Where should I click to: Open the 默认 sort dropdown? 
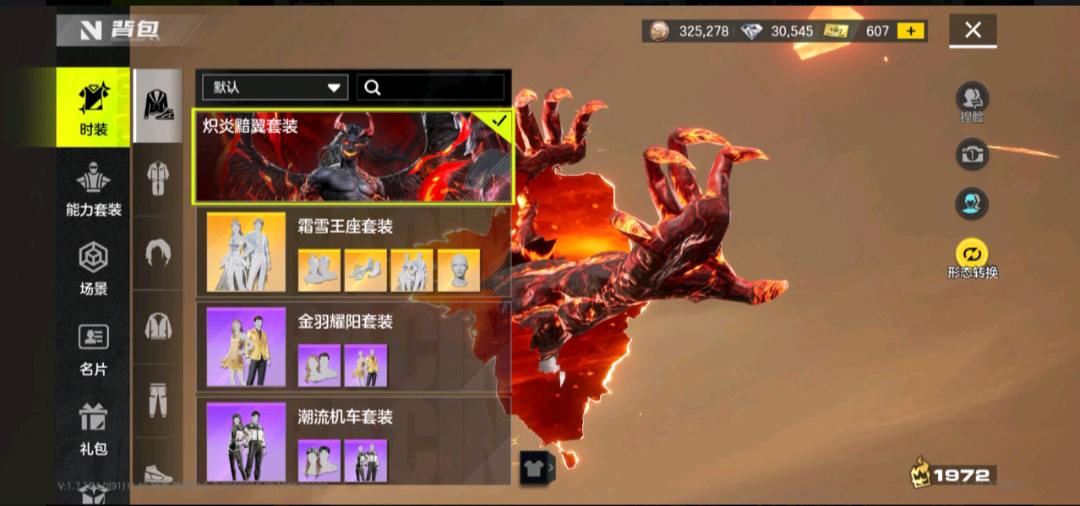click(x=272, y=87)
